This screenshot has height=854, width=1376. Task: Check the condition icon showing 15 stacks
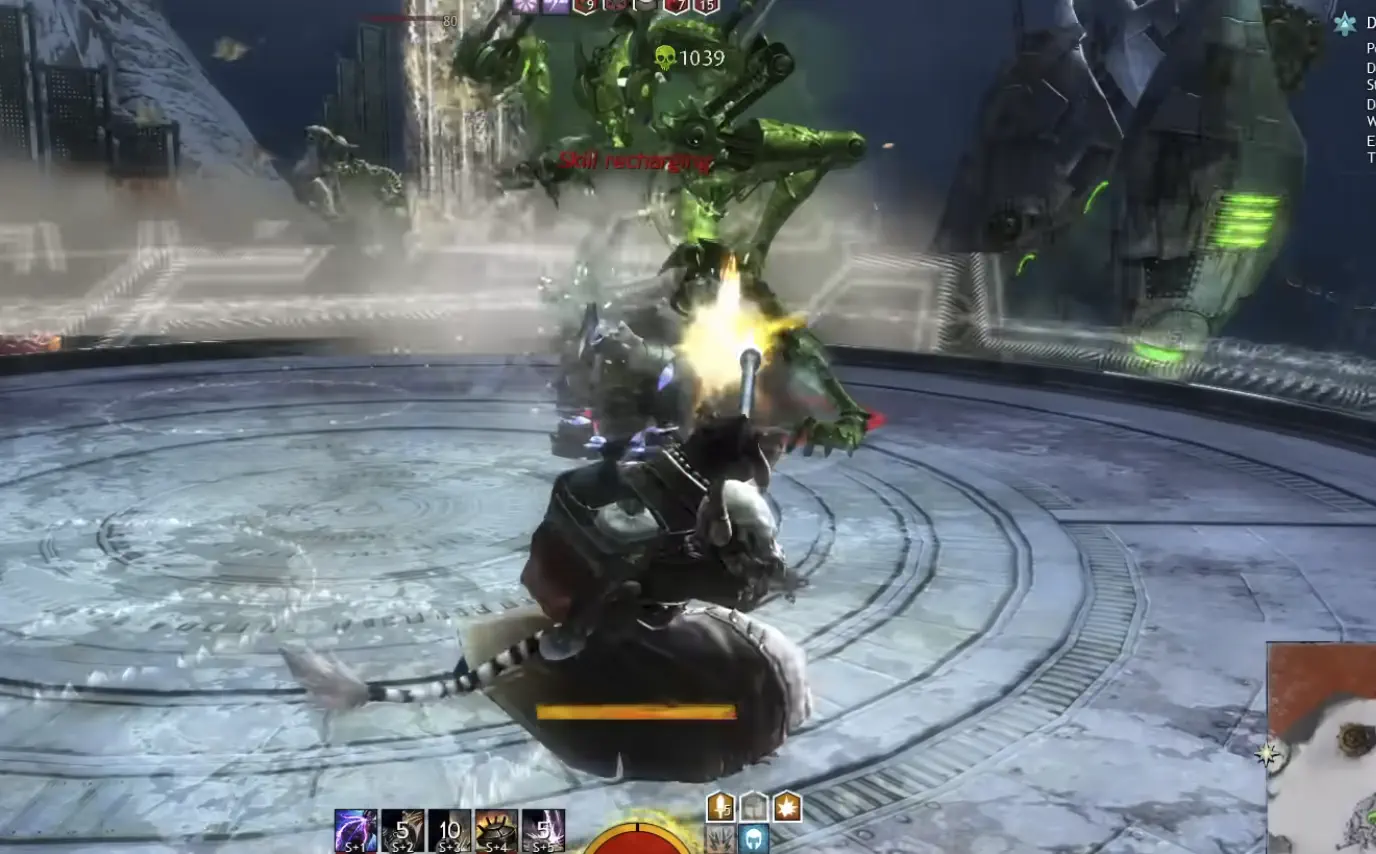click(704, 8)
